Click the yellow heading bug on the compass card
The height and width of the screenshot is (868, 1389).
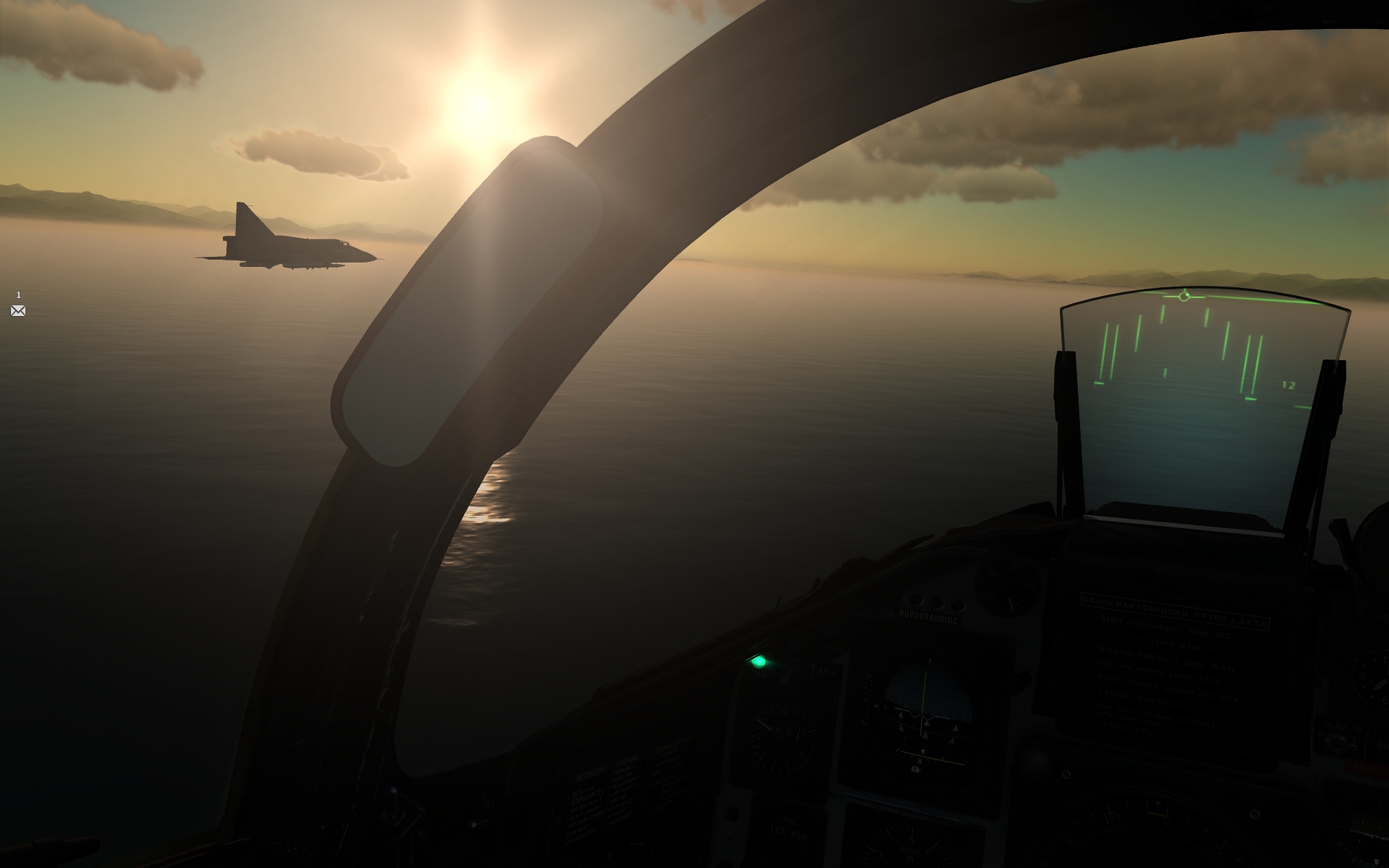[1157, 809]
